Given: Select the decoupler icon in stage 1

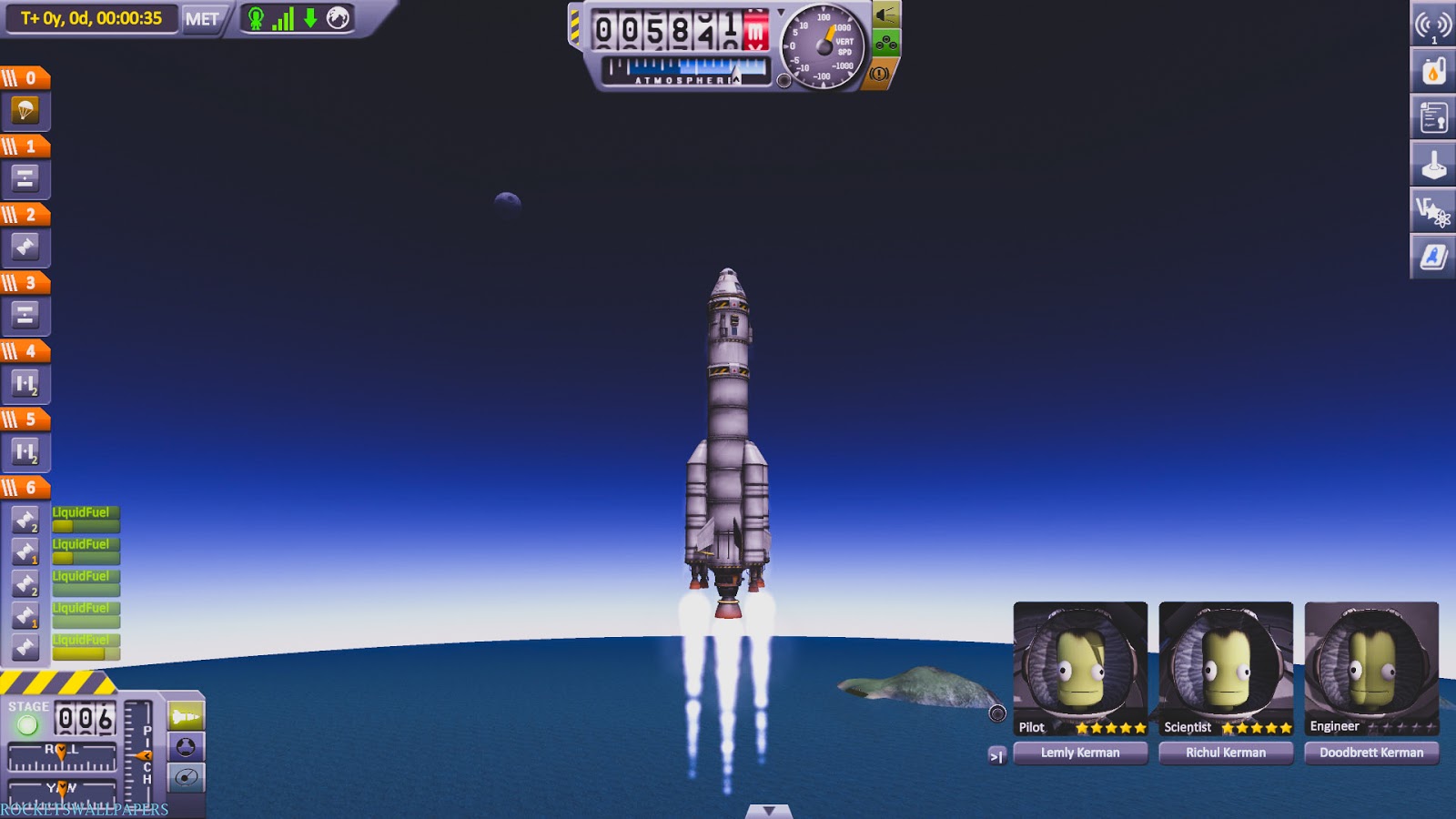Looking at the screenshot, I should click(x=25, y=178).
